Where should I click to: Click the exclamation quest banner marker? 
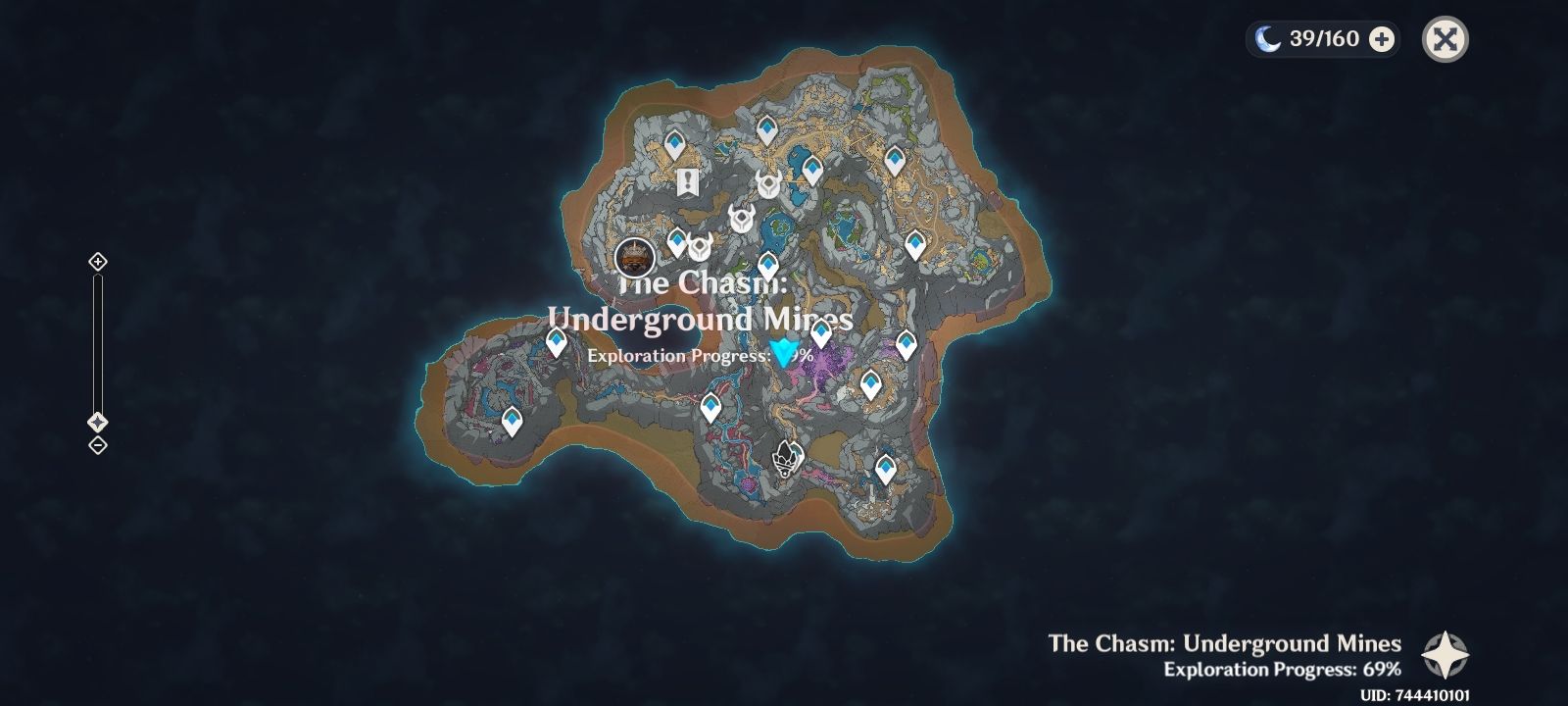pos(689,180)
